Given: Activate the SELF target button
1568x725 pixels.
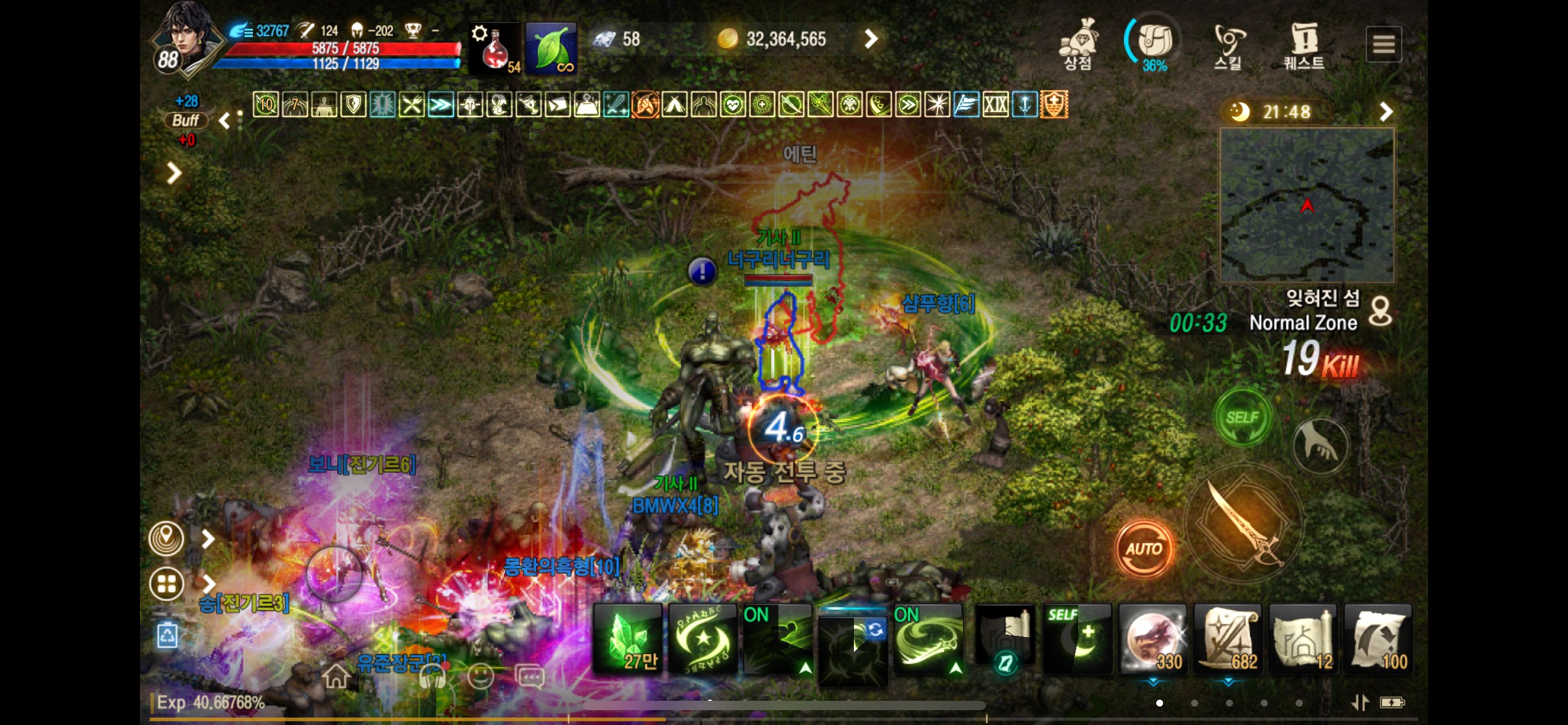Looking at the screenshot, I should (x=1242, y=417).
